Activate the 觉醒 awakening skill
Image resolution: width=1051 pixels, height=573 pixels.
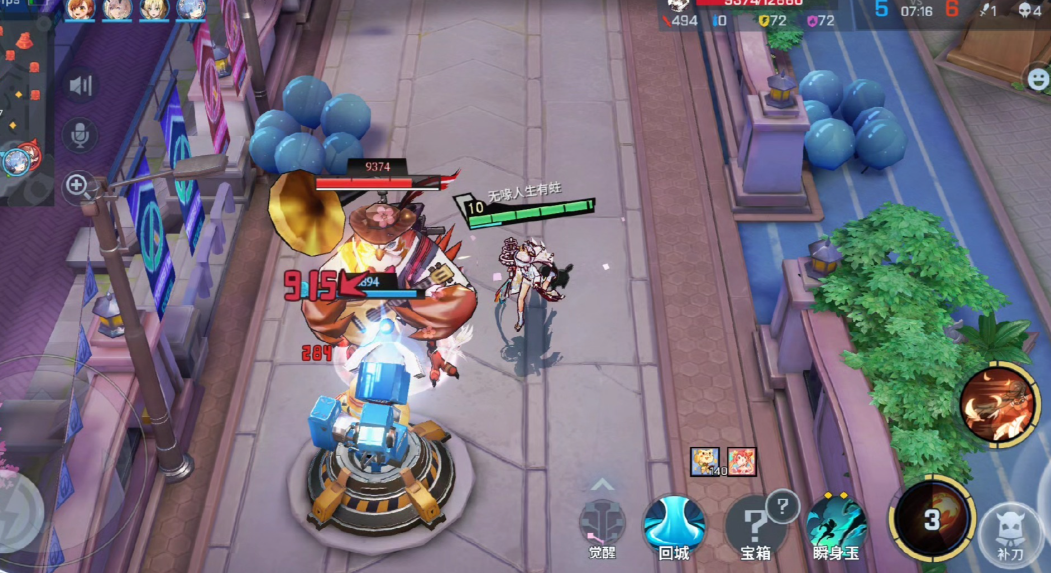pos(602,523)
